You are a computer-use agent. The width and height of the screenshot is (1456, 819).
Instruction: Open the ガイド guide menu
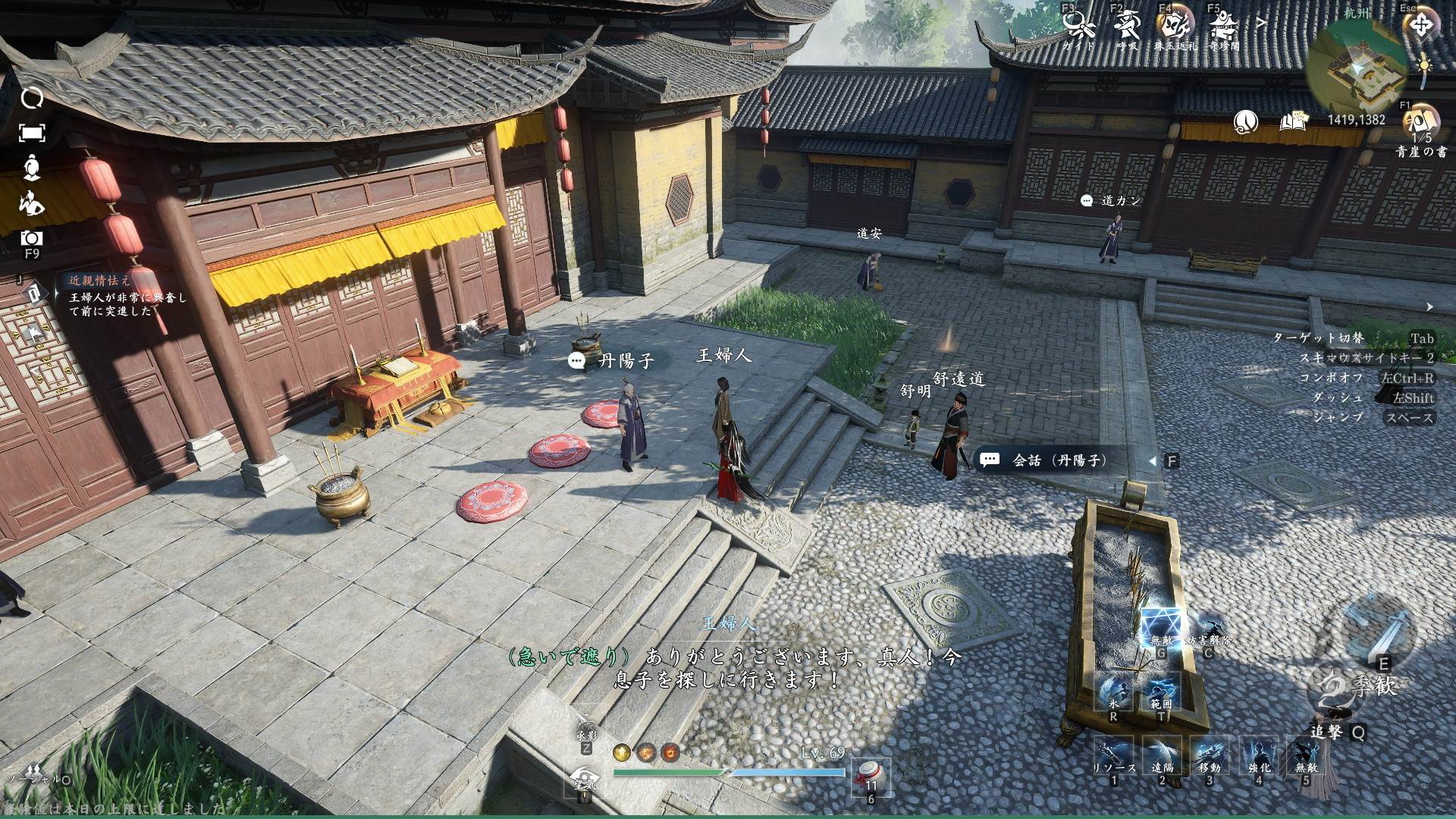pos(1078,27)
